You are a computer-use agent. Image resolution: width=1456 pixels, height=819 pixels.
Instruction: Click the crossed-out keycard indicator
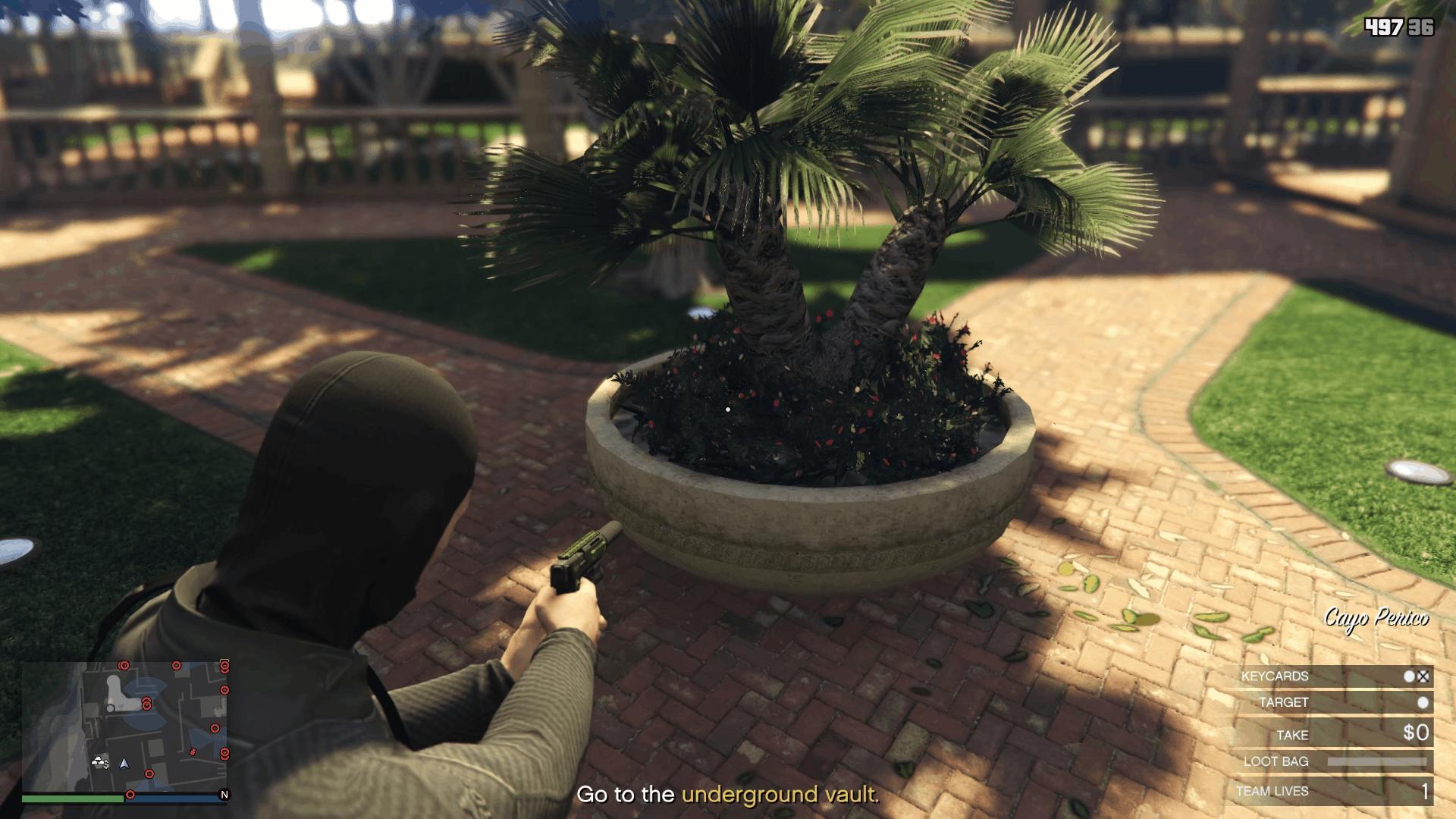tap(1422, 676)
